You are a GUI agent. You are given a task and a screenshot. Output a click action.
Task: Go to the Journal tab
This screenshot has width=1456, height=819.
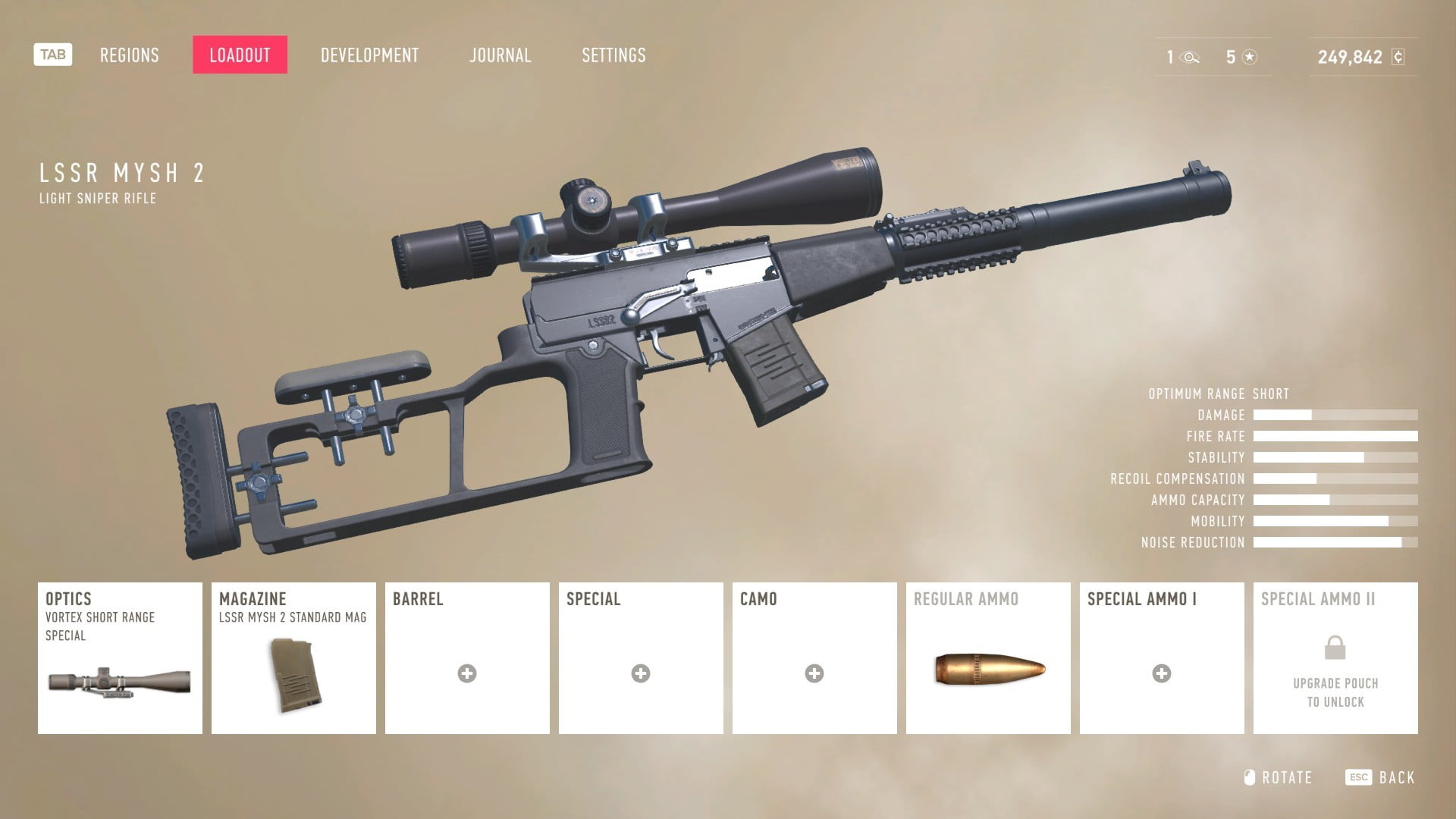(500, 55)
